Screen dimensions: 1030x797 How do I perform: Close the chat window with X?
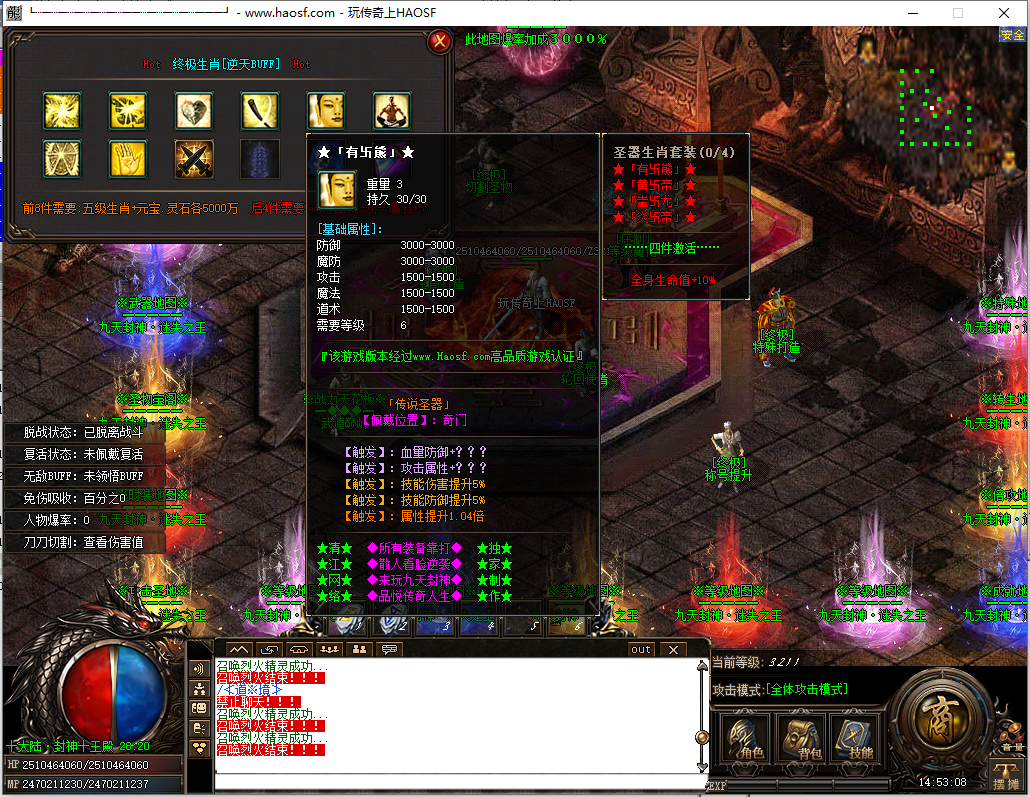point(674,650)
